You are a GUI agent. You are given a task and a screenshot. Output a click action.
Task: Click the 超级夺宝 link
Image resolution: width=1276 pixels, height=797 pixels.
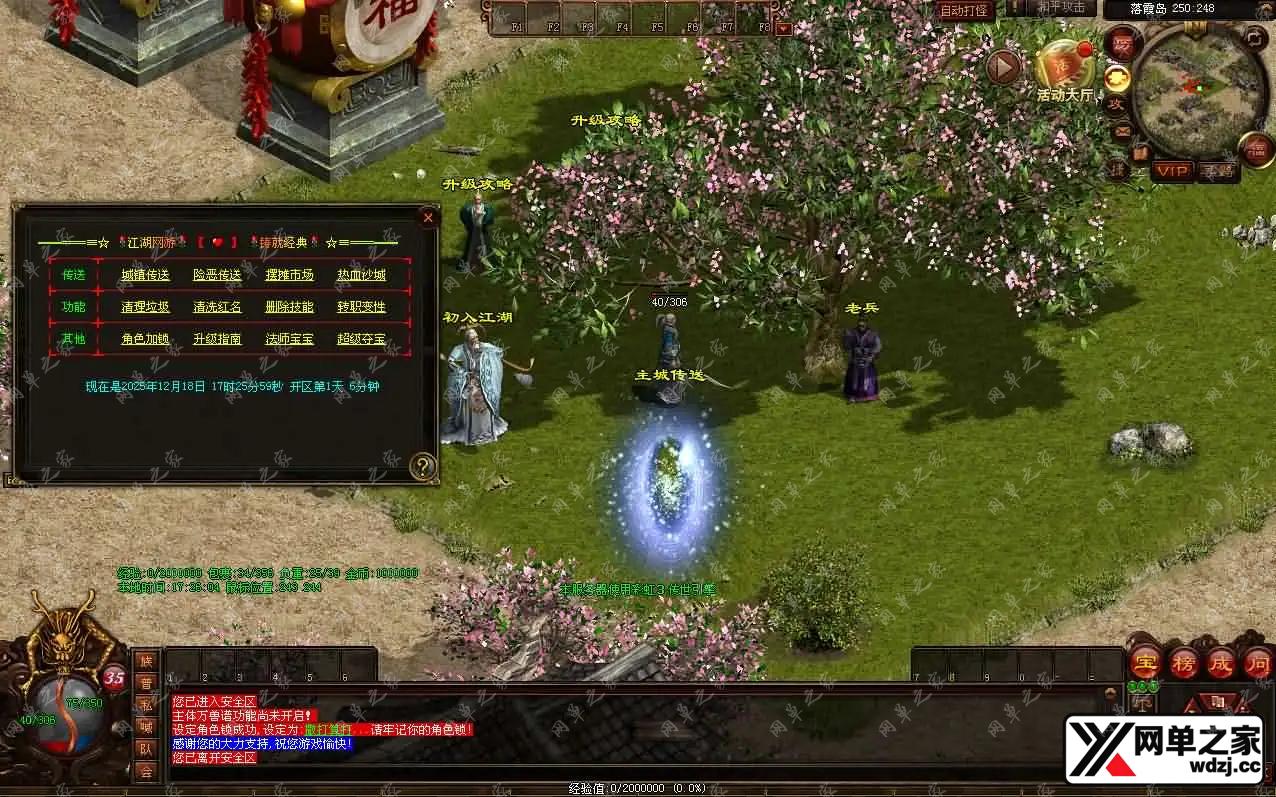click(x=361, y=339)
